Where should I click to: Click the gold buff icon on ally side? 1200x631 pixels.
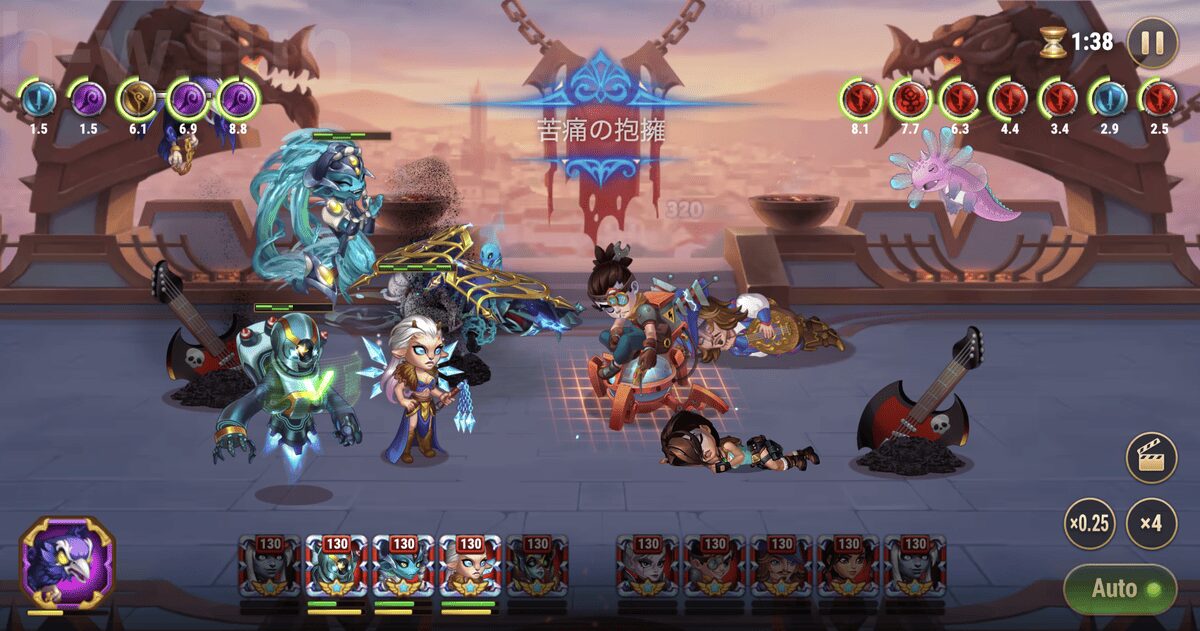pos(137,100)
